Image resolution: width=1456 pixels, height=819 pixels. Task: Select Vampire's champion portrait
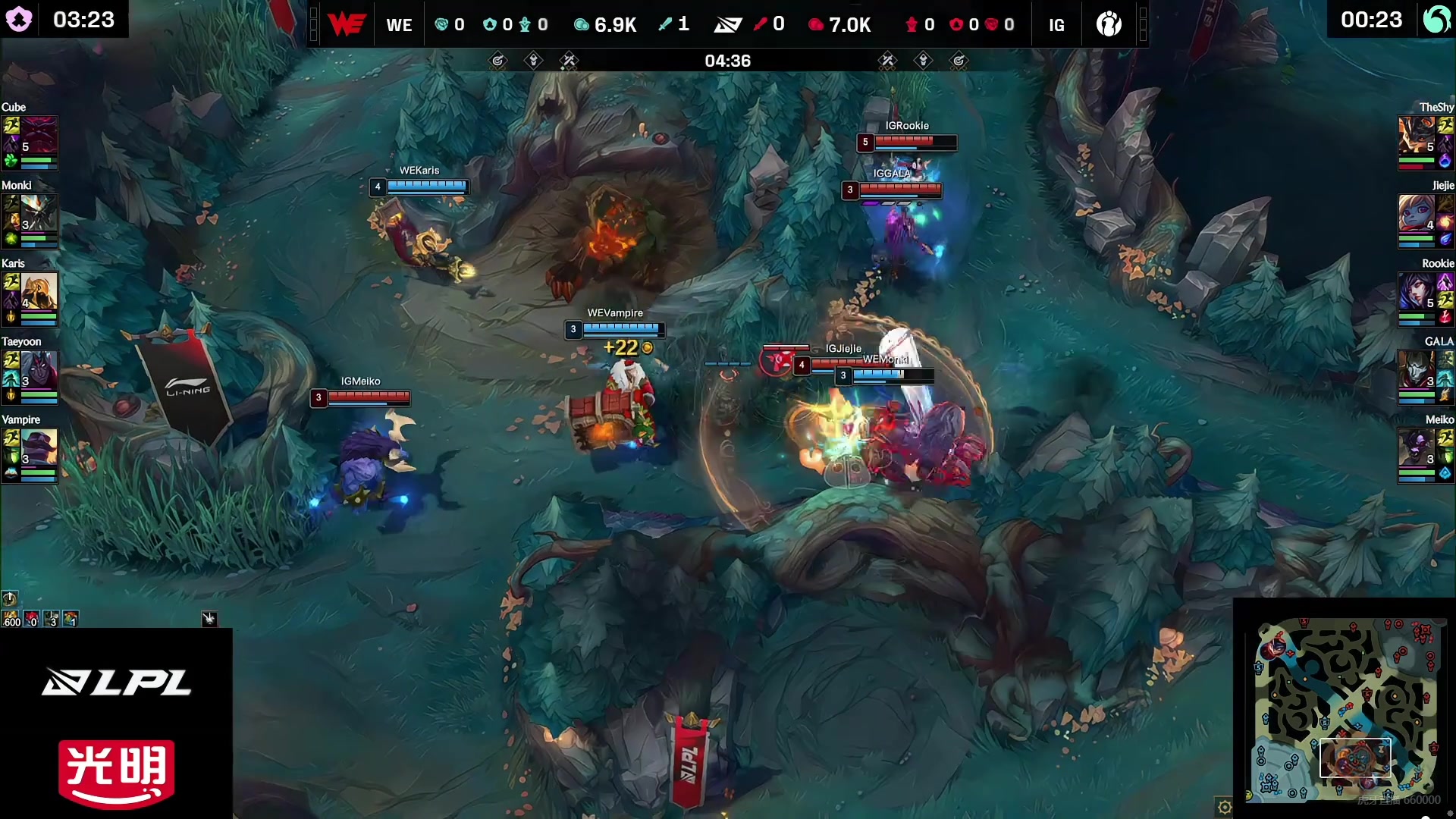(x=38, y=447)
